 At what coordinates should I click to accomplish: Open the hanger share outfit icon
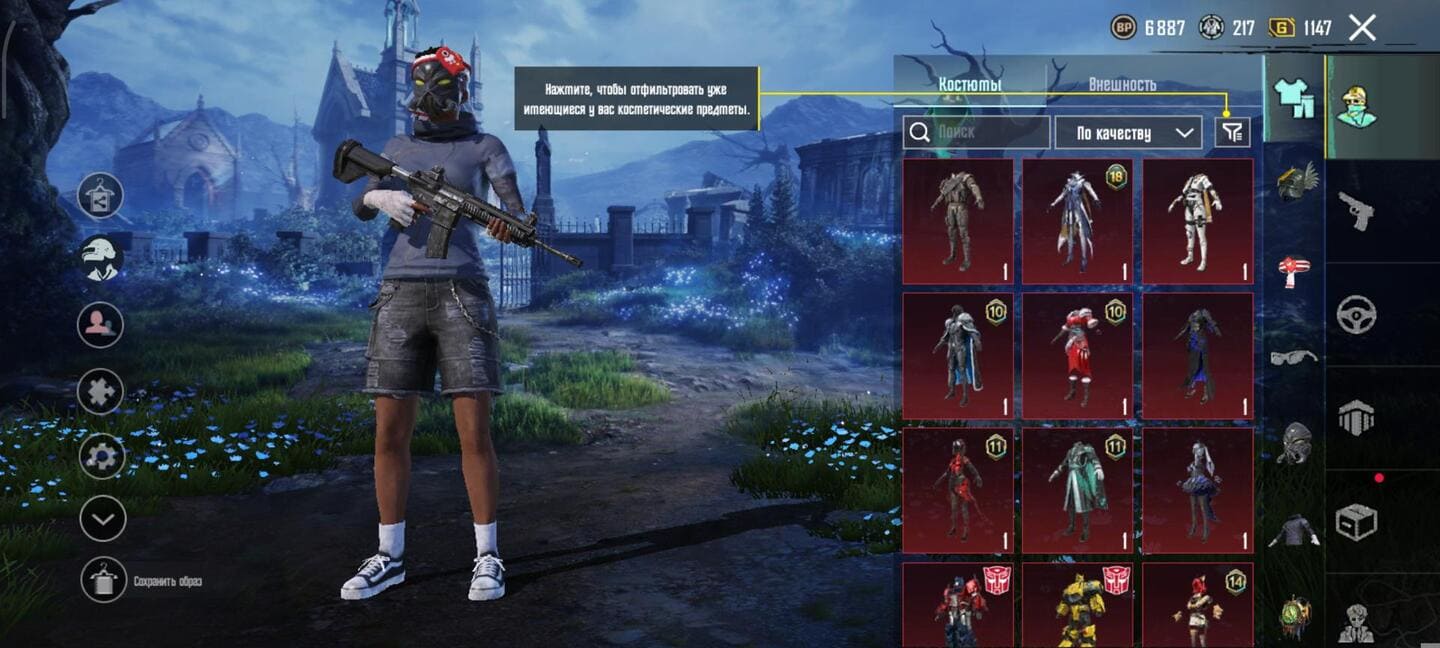tap(101, 196)
